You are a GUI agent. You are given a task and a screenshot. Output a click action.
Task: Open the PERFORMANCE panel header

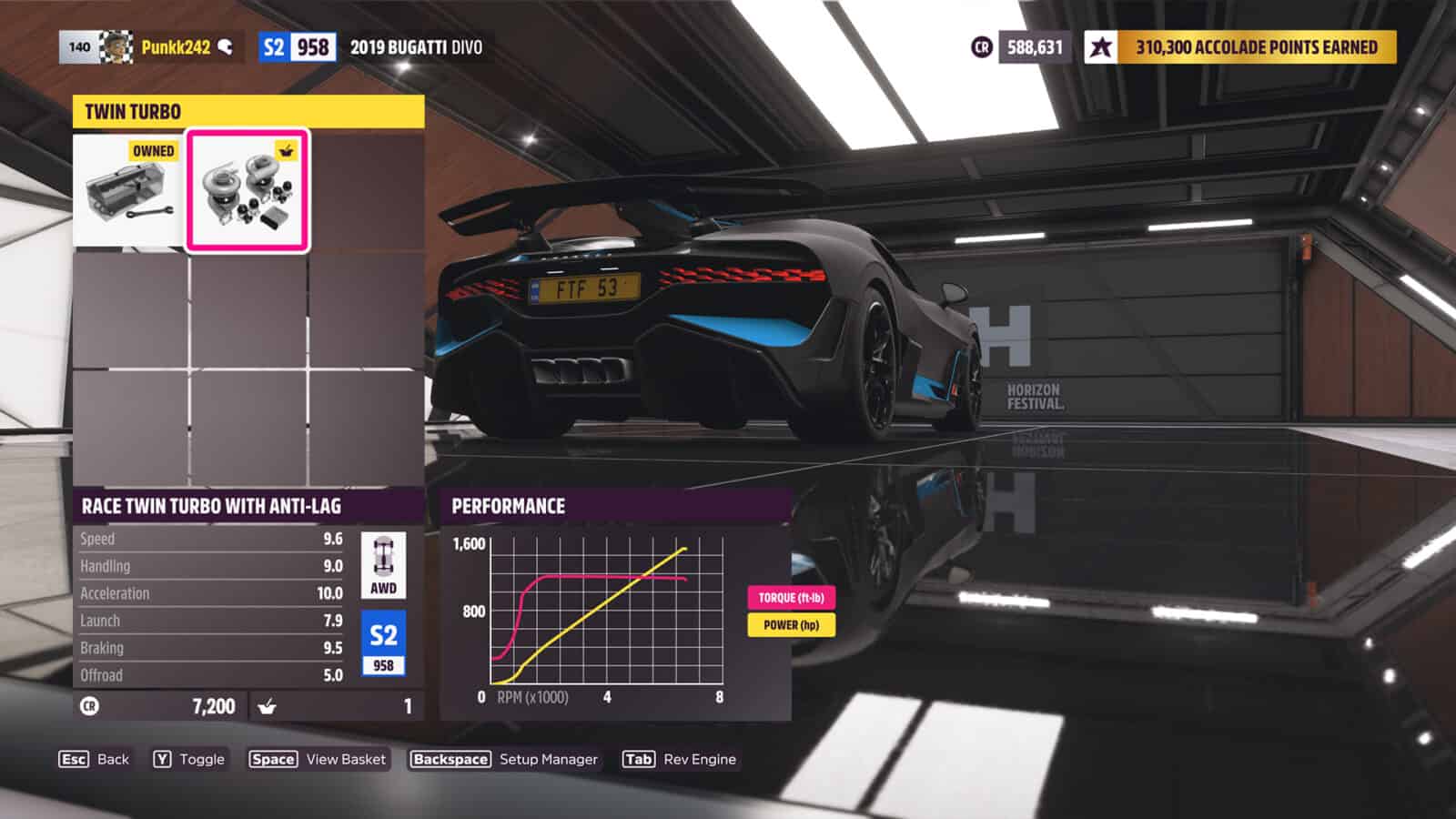pyautogui.click(x=510, y=506)
